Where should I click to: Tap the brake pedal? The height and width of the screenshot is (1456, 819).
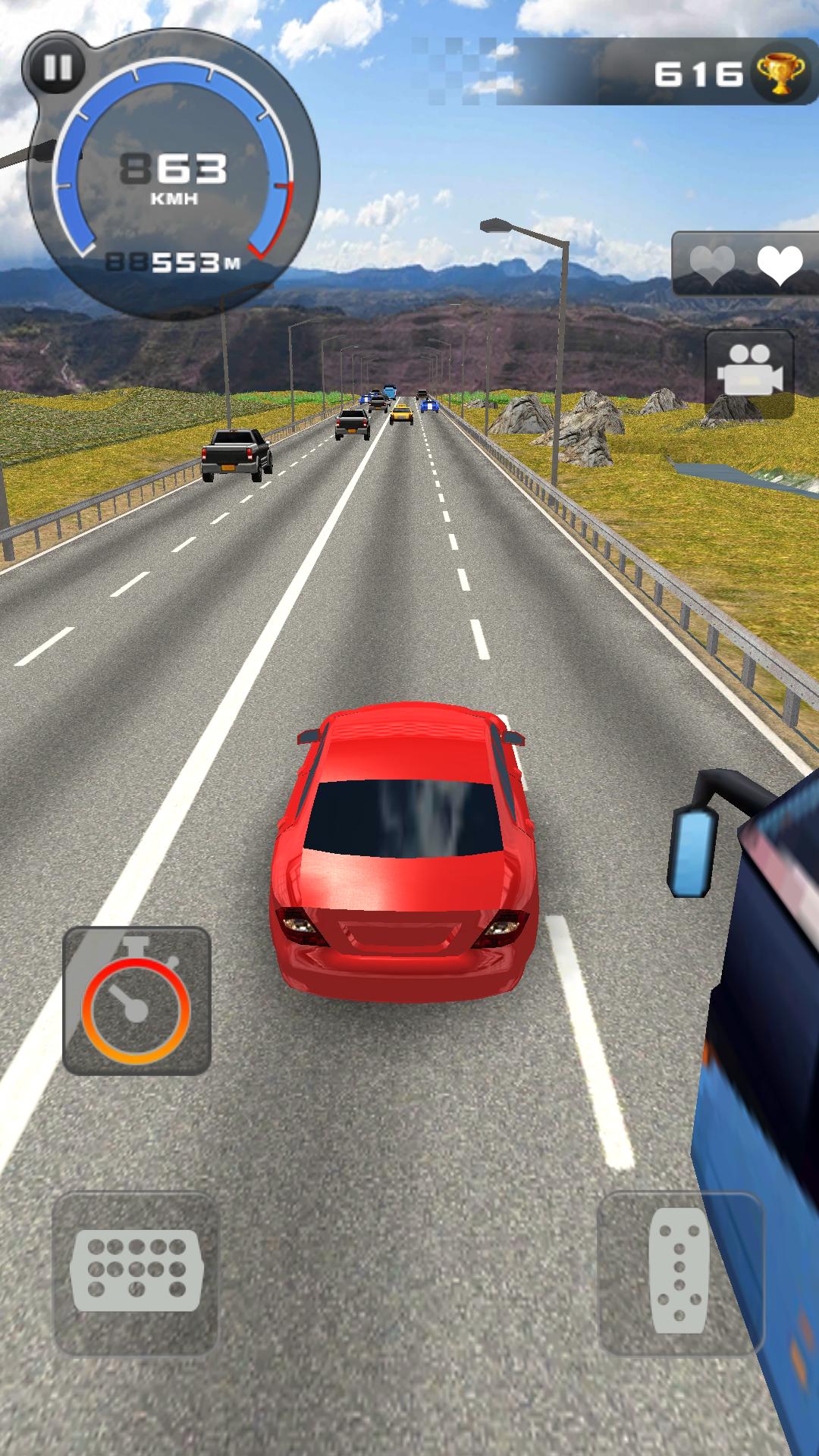click(x=136, y=1272)
